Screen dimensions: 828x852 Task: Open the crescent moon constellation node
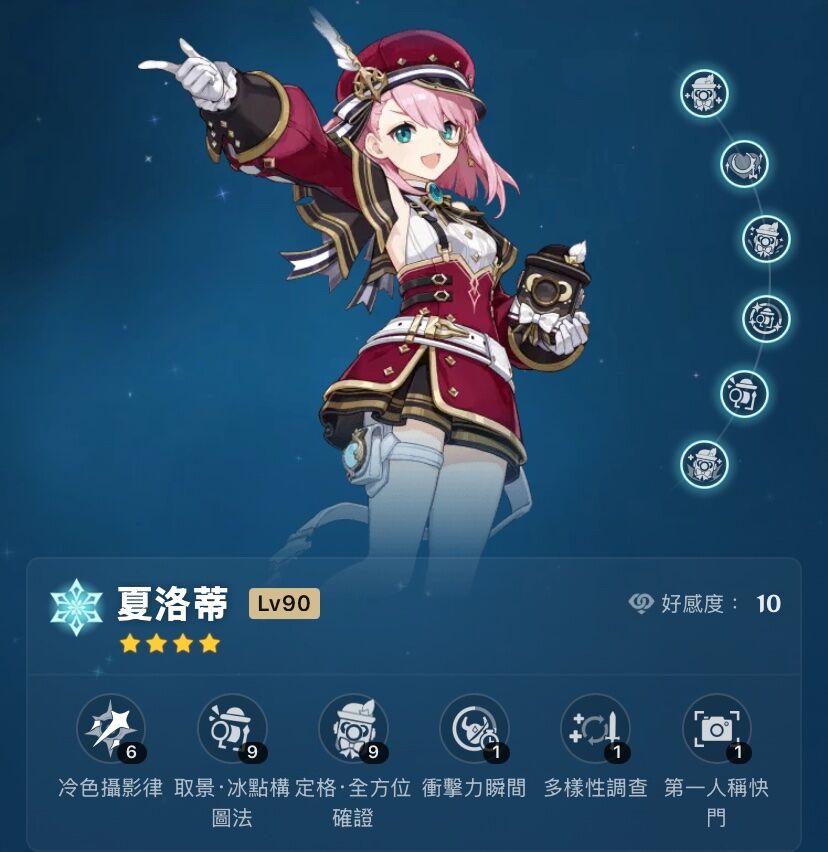click(744, 164)
